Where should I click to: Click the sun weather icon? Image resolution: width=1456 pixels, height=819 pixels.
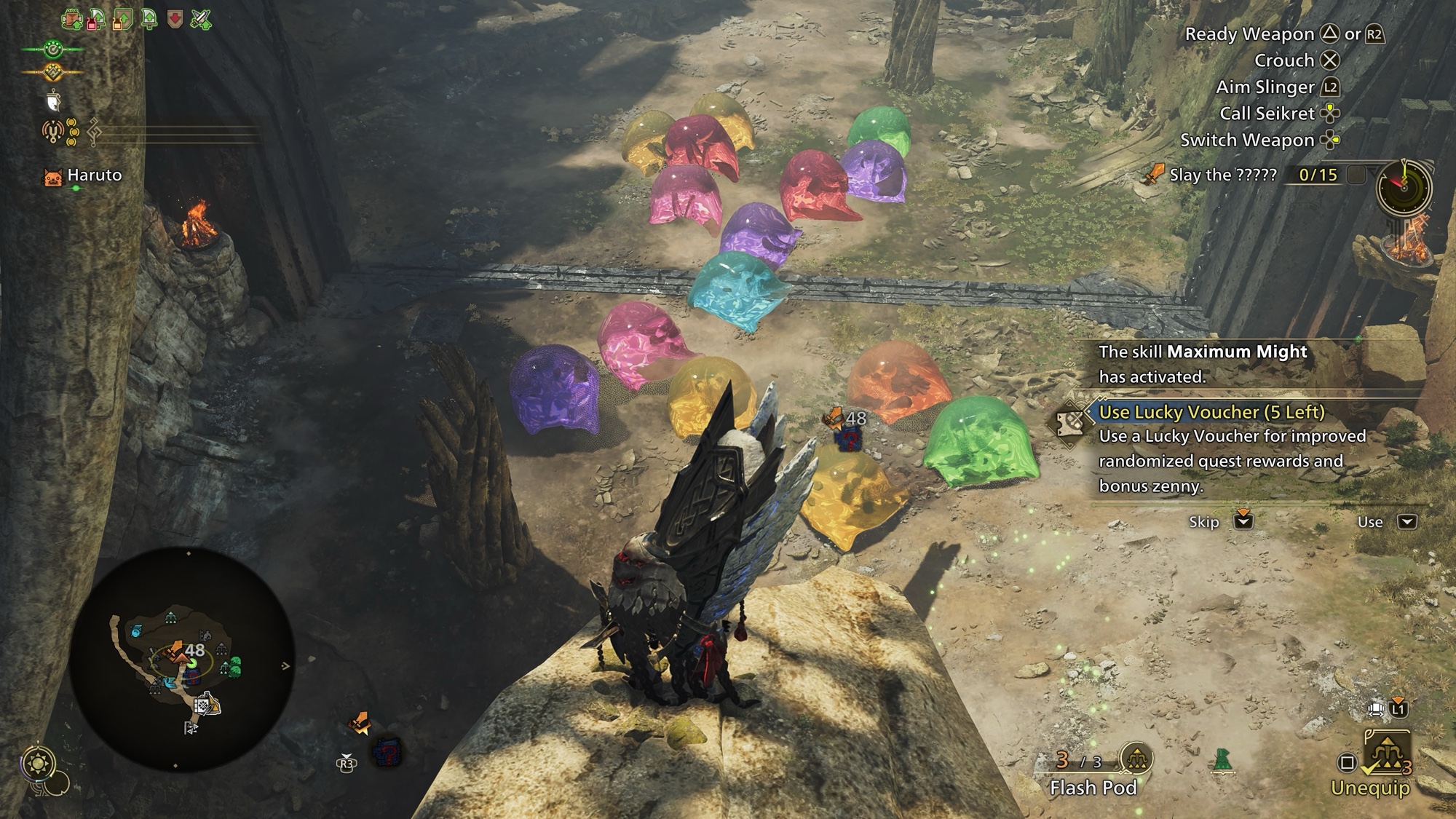click(36, 763)
